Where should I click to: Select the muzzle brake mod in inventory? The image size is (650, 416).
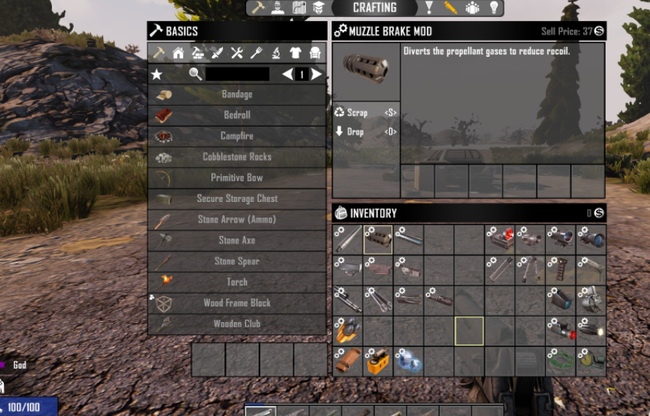(378, 238)
